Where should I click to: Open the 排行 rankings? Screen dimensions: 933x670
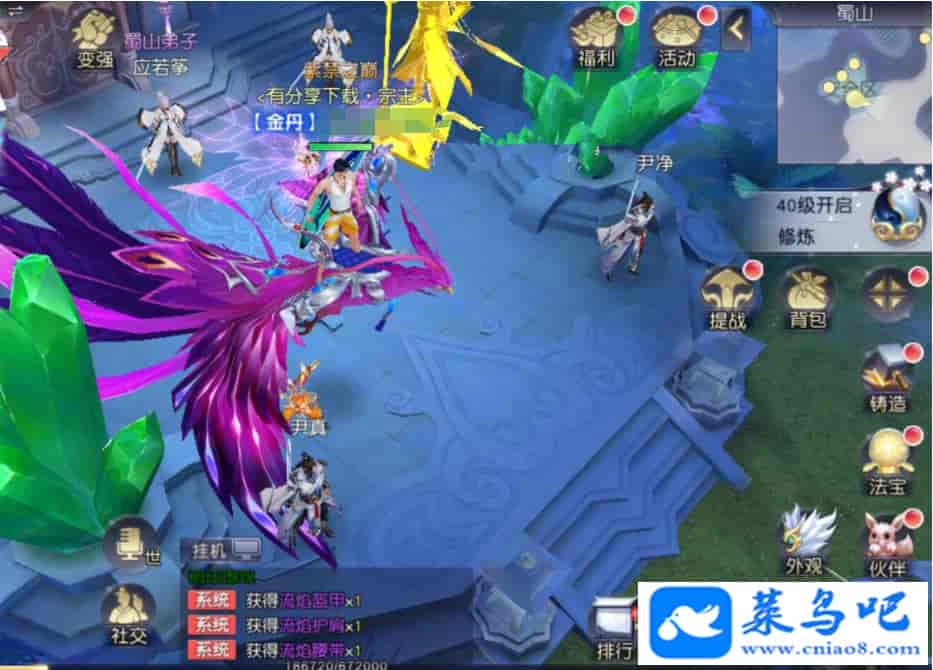point(614,631)
